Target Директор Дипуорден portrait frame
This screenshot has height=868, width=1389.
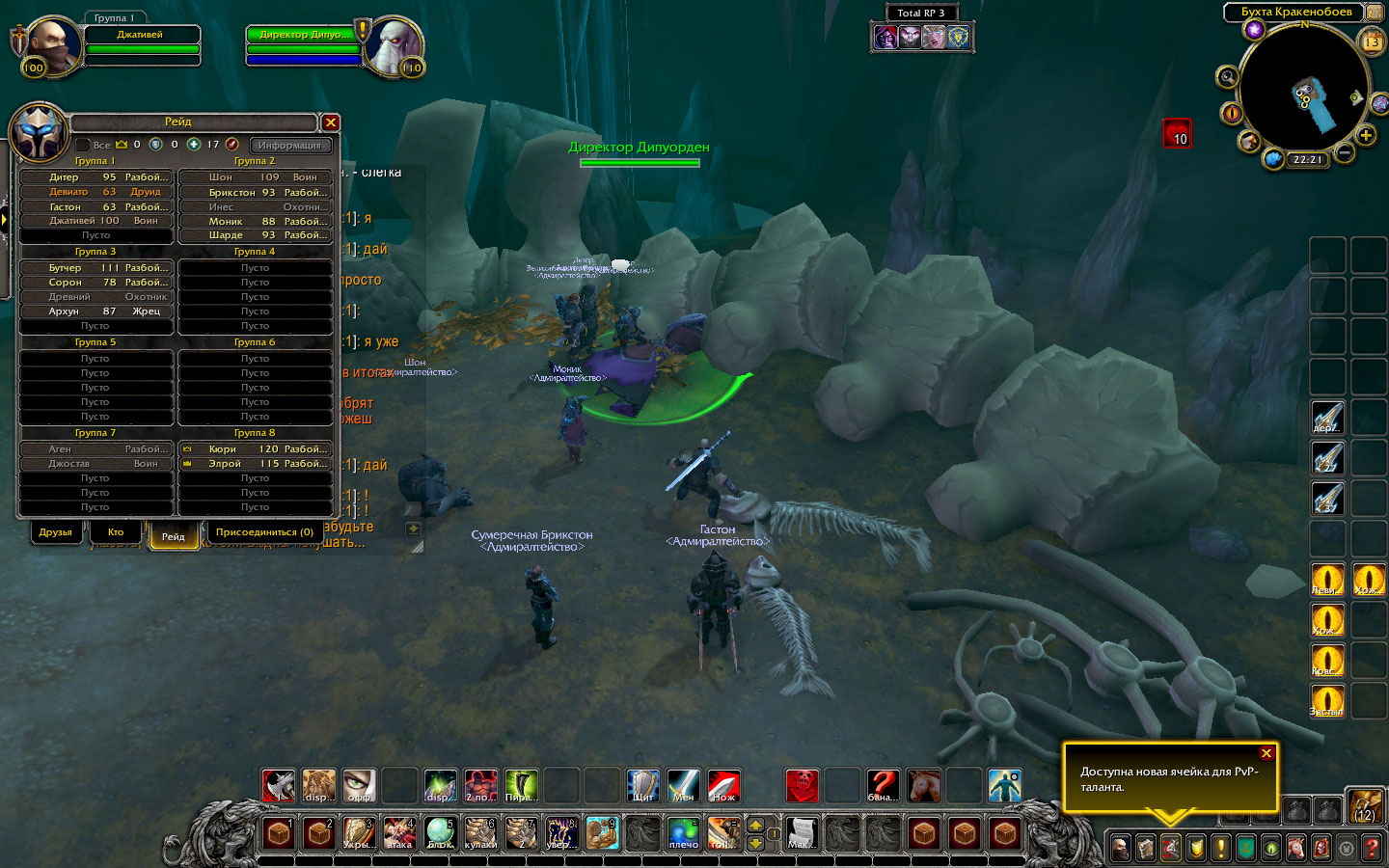point(395,46)
